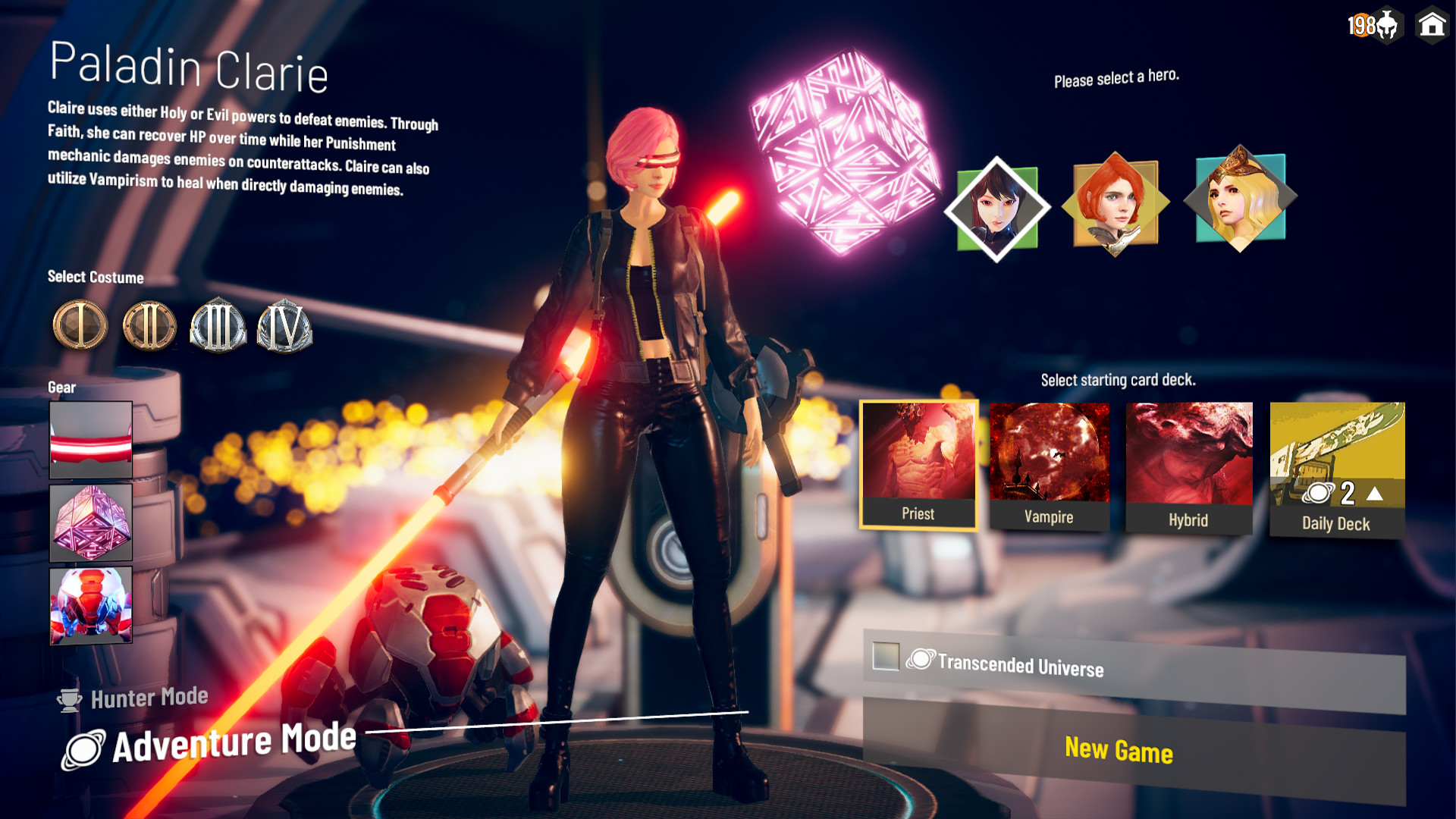The image size is (1456, 819).
Task: Expand the Daily Deck with the triangle arrow
Action: coord(1376,493)
